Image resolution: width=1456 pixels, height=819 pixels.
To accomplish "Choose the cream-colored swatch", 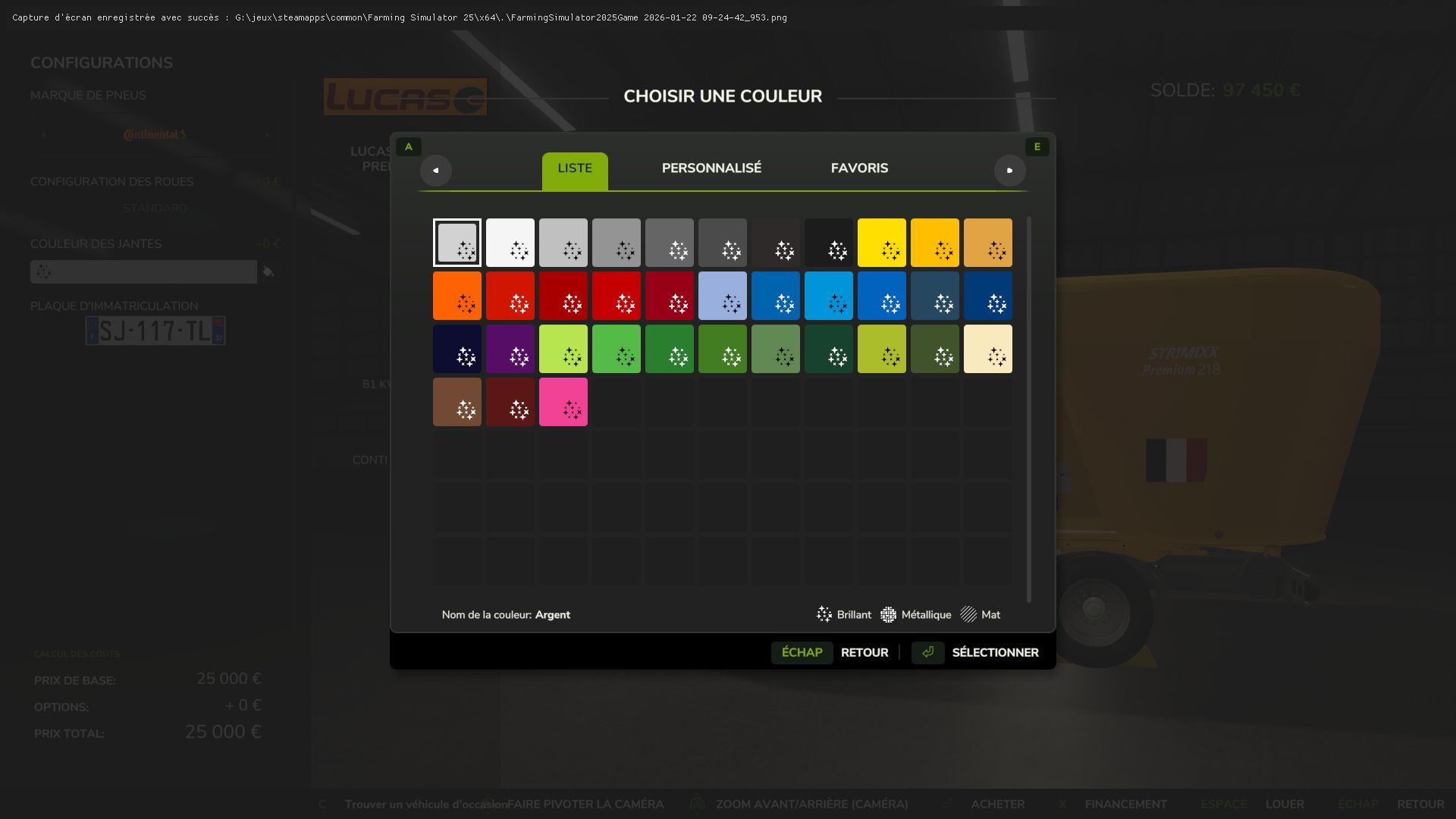I will point(987,349).
